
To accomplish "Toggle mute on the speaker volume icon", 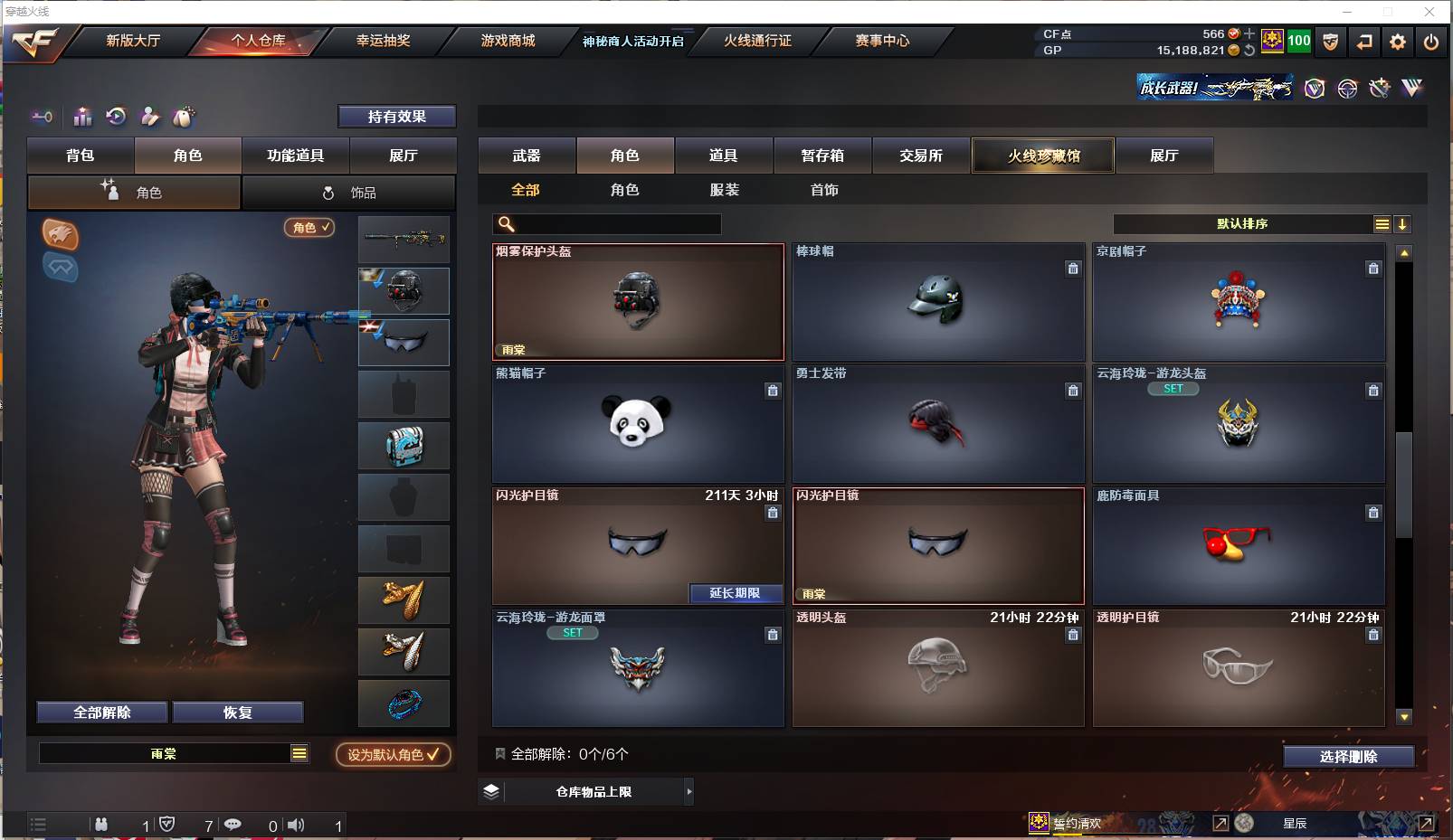I will 297,825.
